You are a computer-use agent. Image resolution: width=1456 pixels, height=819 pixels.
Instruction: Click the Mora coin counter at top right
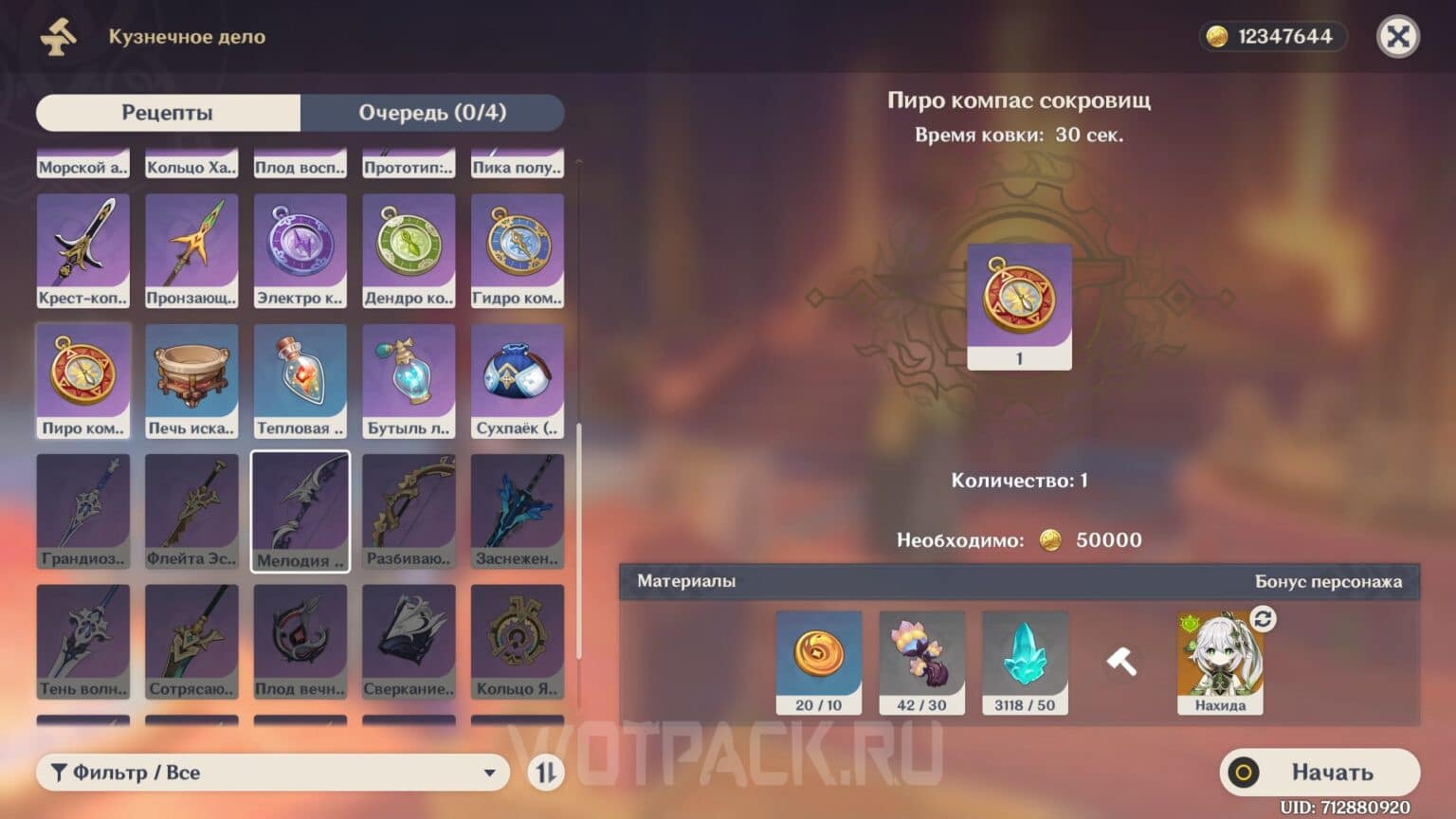pyautogui.click(x=1271, y=37)
